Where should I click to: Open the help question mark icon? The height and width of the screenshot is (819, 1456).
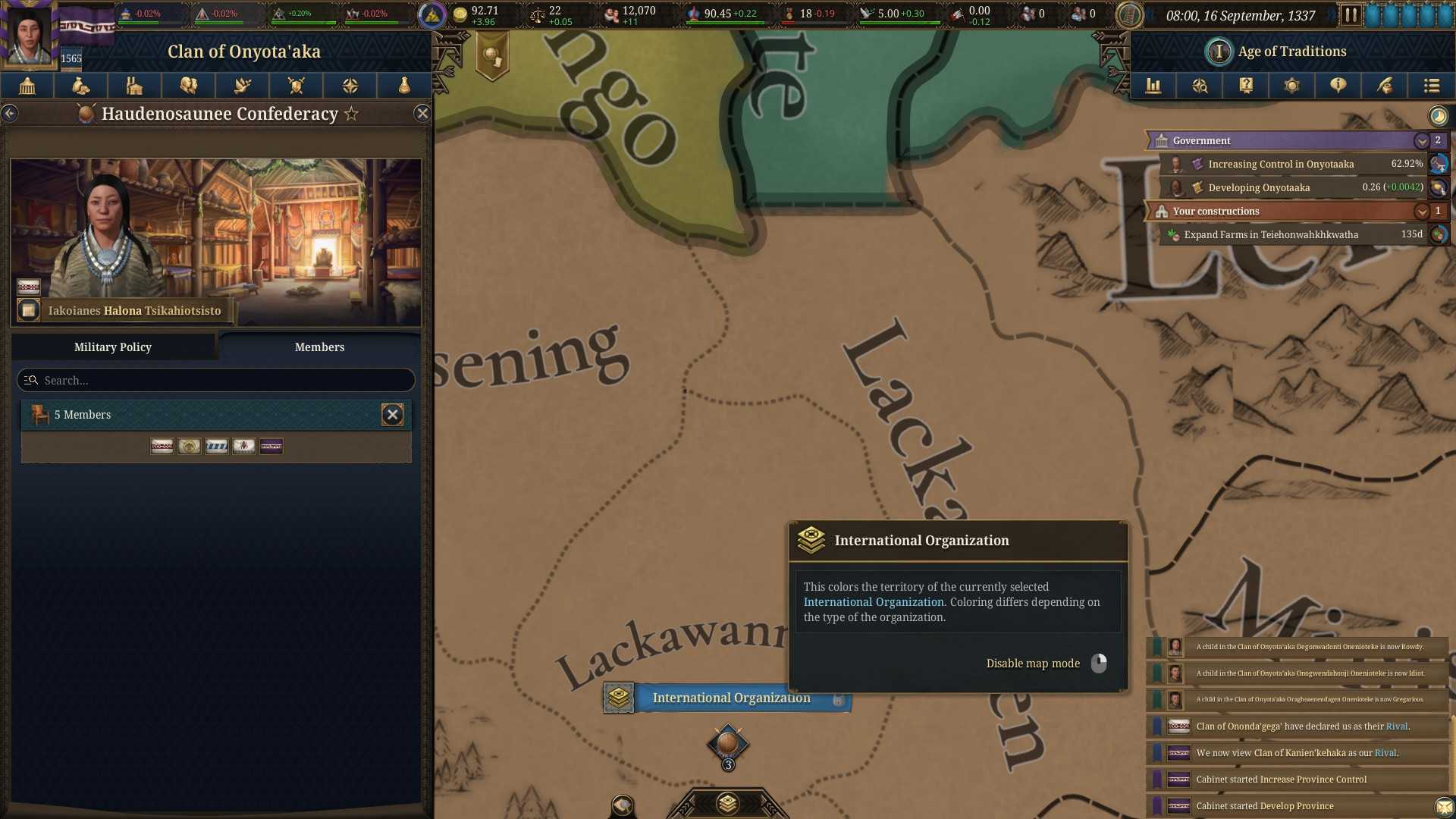pos(1245,86)
